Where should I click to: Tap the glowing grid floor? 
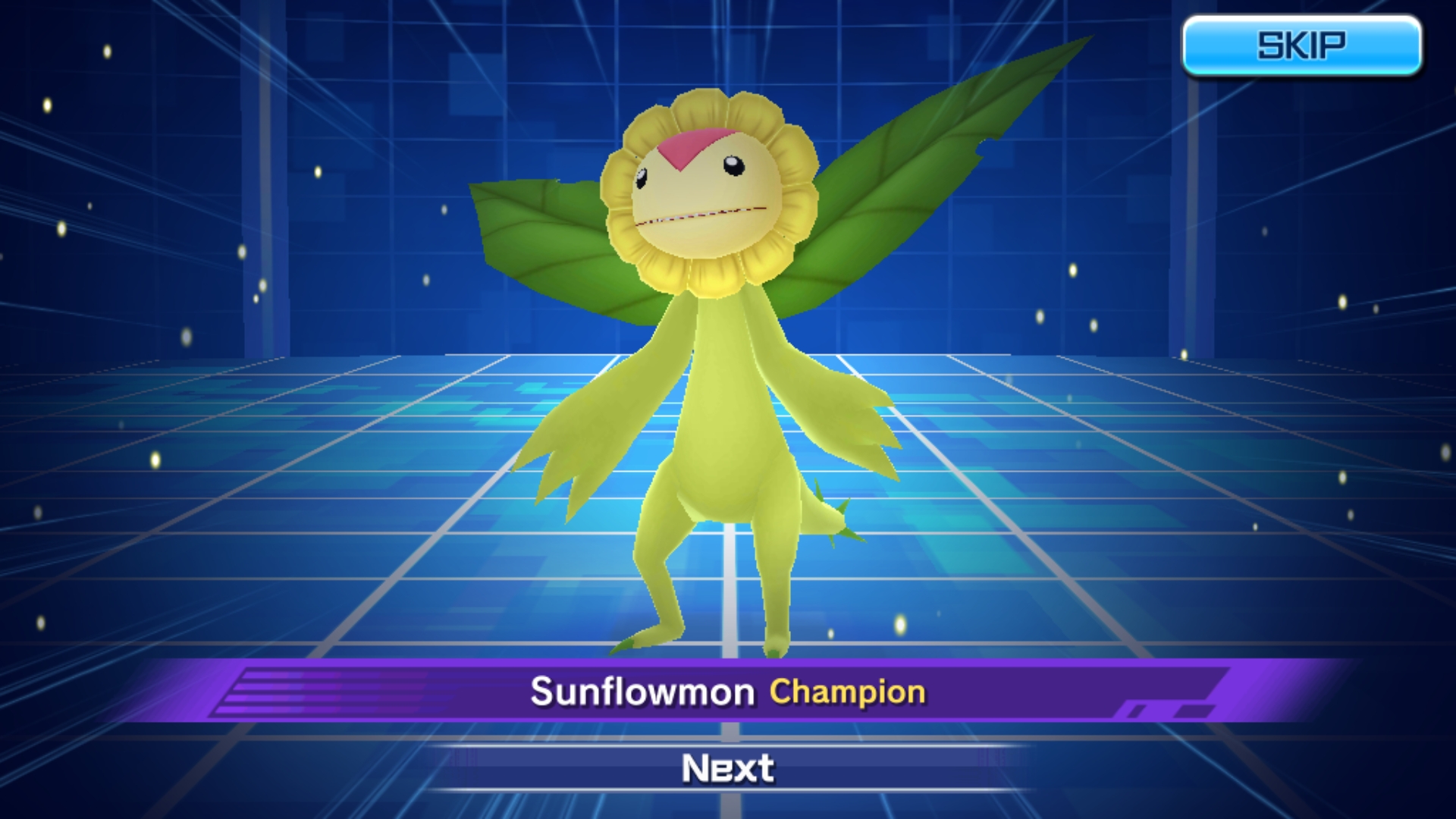pyautogui.click(x=303, y=531)
